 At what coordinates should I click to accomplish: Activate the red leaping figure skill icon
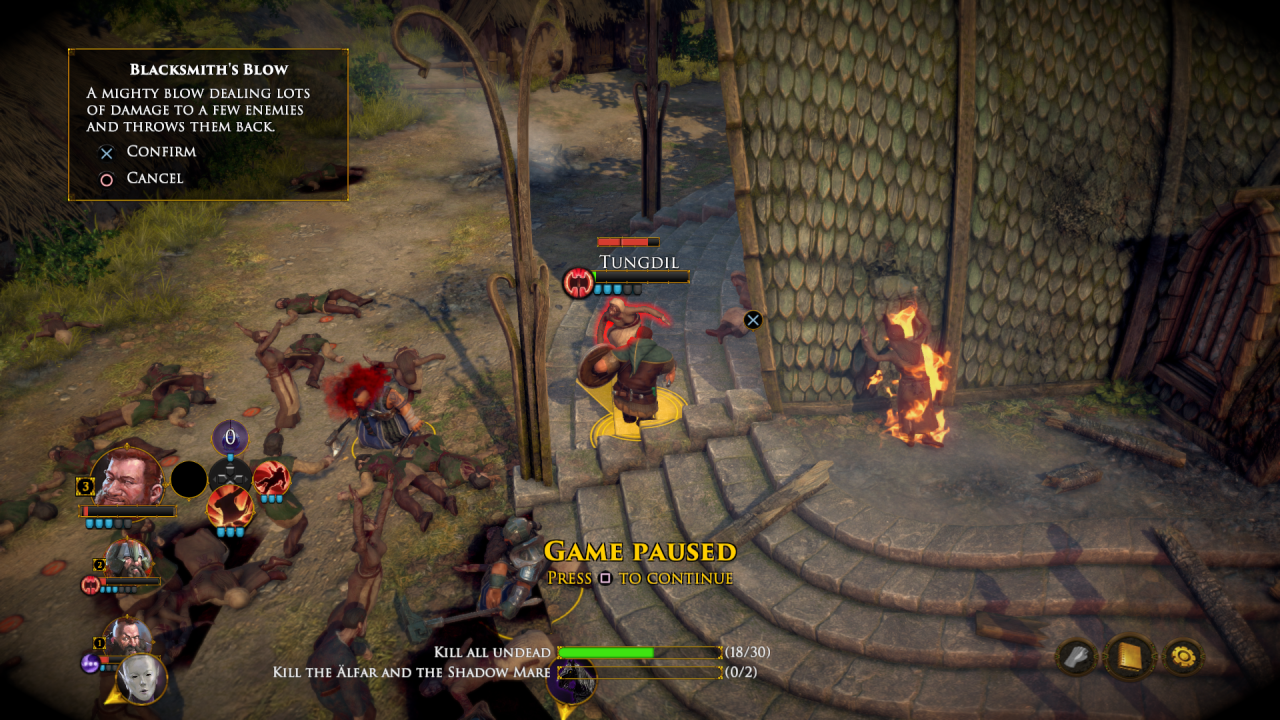coord(271,478)
